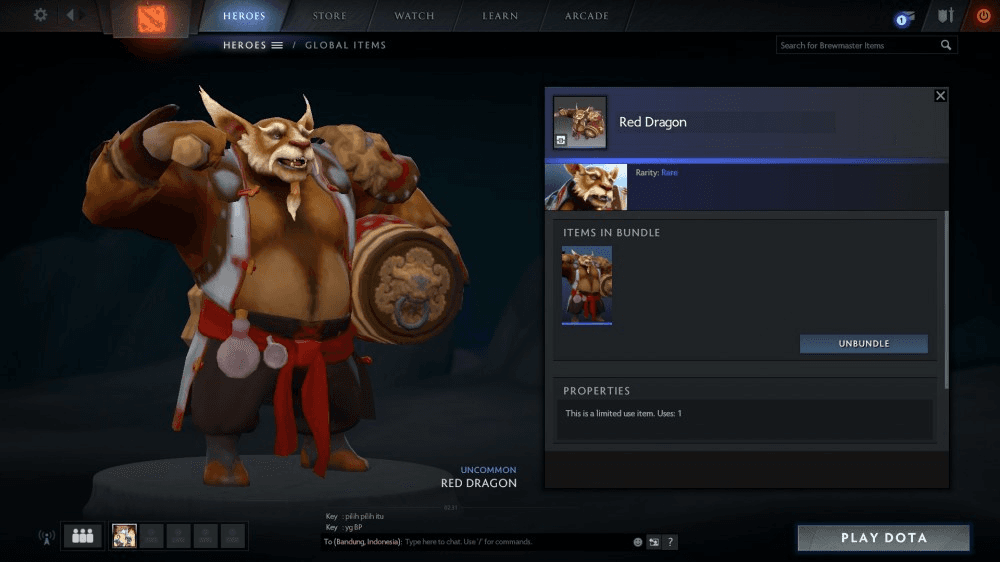Select the bundle item thumbnail
Screen dimensions: 1000x562
click(x=587, y=285)
